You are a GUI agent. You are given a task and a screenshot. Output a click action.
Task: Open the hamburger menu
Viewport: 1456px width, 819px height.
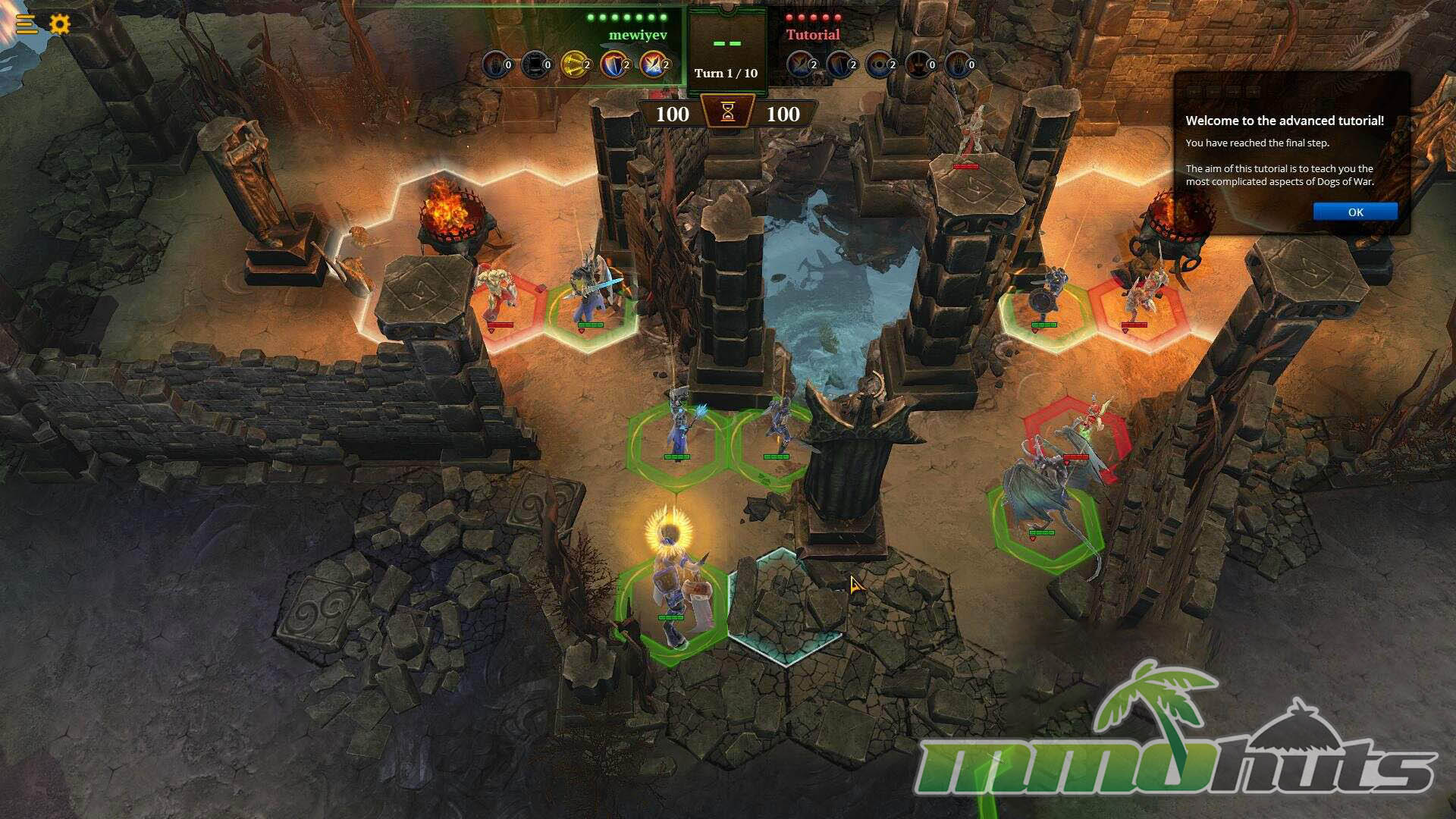[x=26, y=24]
